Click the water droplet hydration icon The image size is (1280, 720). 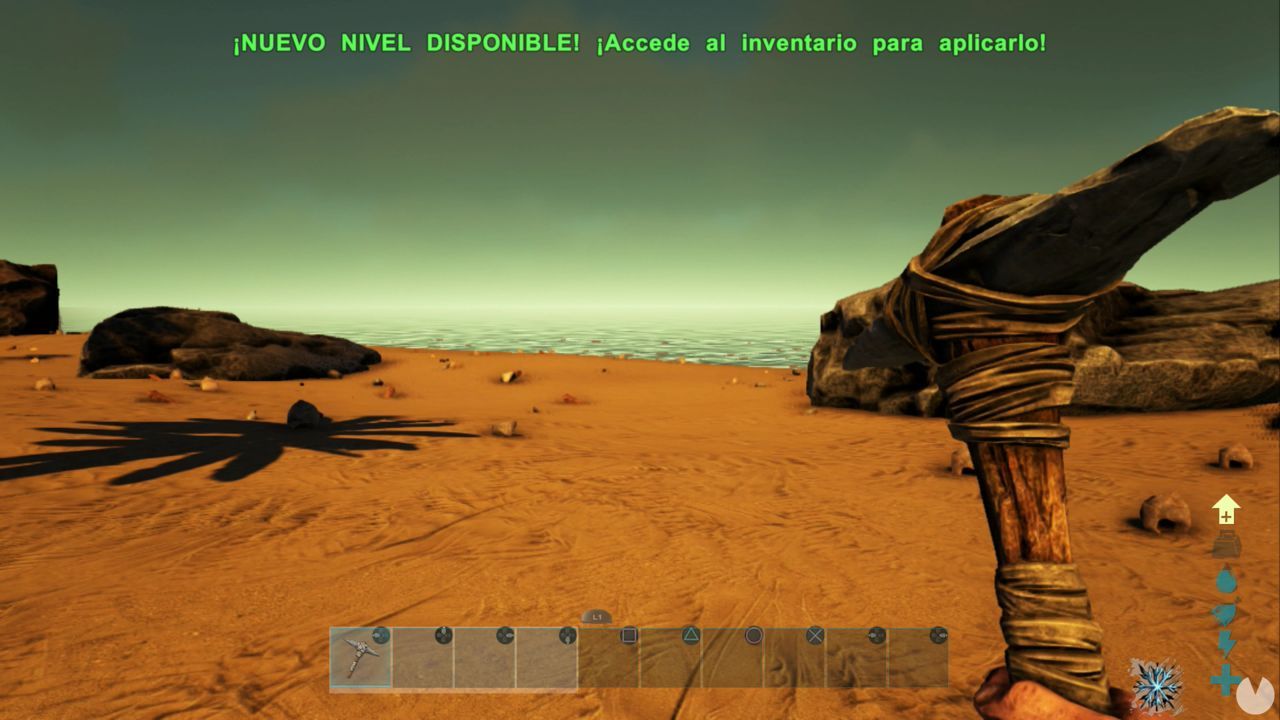1225,580
